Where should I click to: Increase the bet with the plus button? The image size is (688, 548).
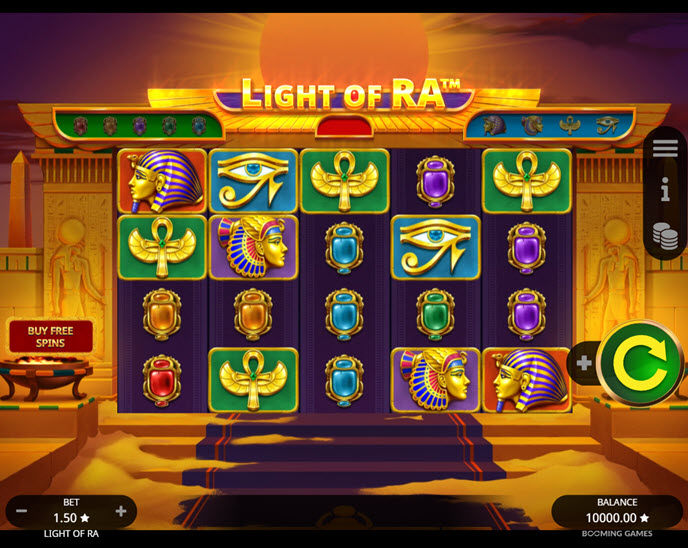(x=121, y=511)
